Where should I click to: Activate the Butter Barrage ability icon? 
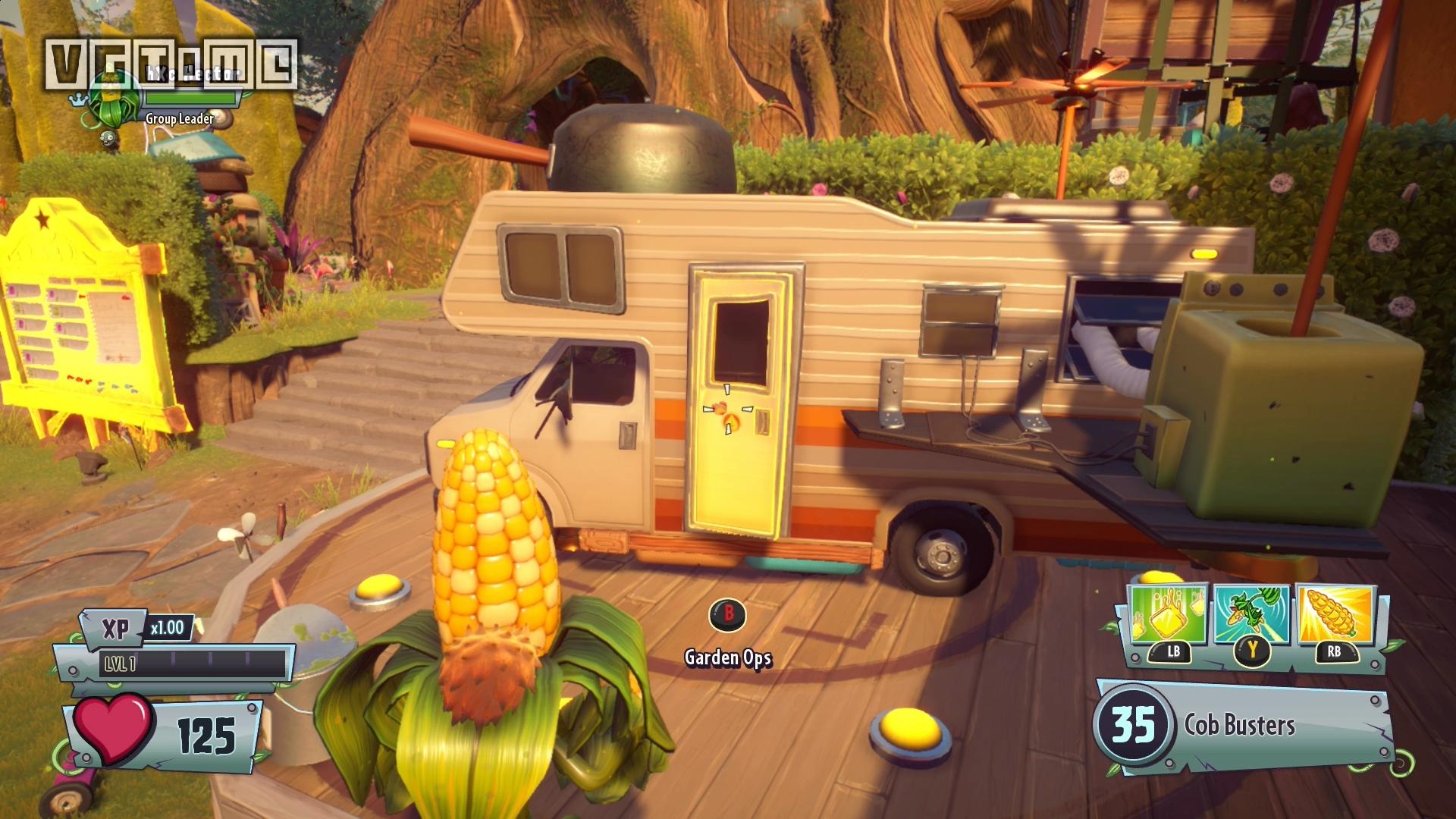tap(1168, 616)
